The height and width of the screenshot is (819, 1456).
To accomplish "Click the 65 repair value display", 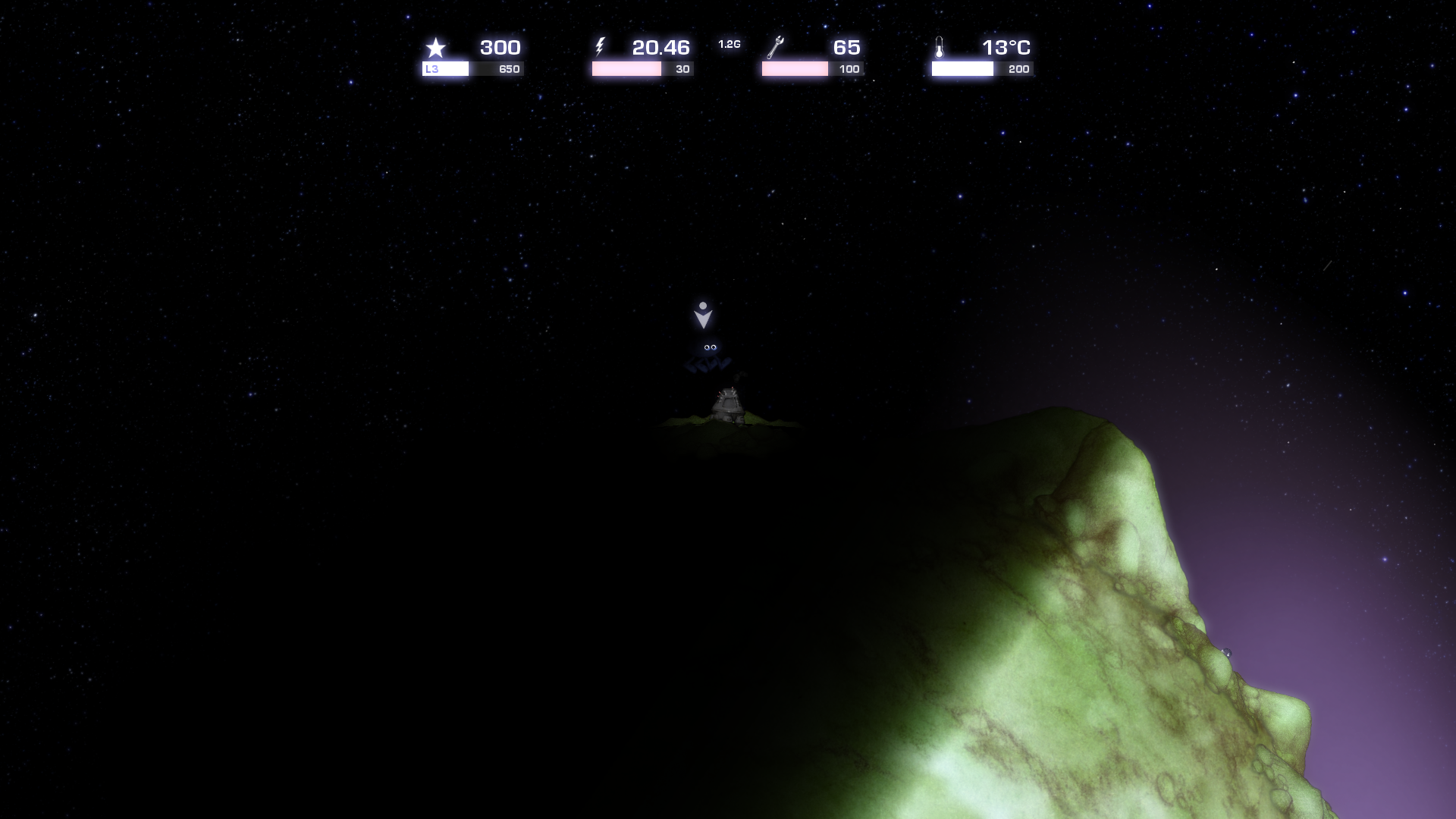I will (846, 47).
